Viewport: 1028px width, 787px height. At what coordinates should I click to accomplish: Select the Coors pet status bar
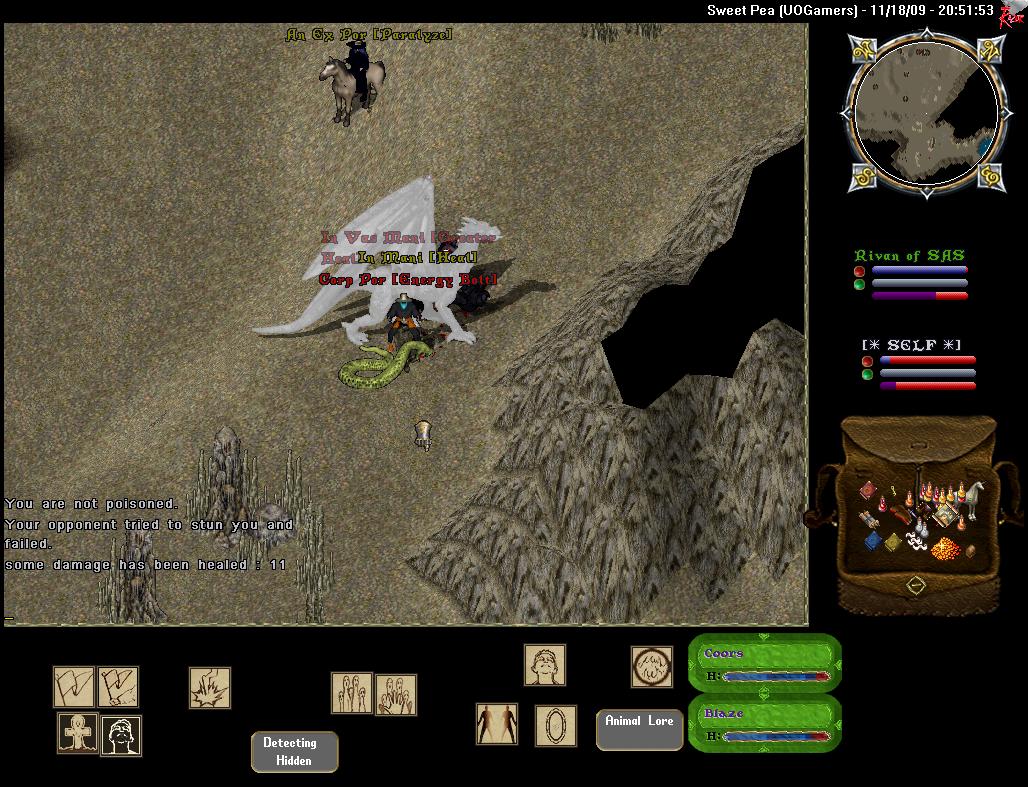point(765,664)
